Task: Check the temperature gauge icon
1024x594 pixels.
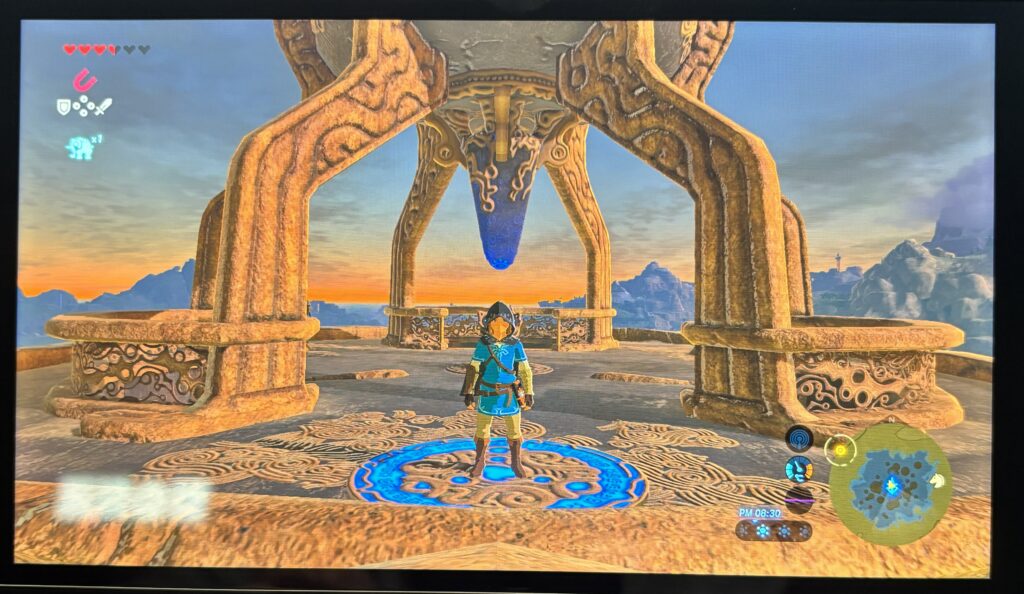Action: pos(798,468)
